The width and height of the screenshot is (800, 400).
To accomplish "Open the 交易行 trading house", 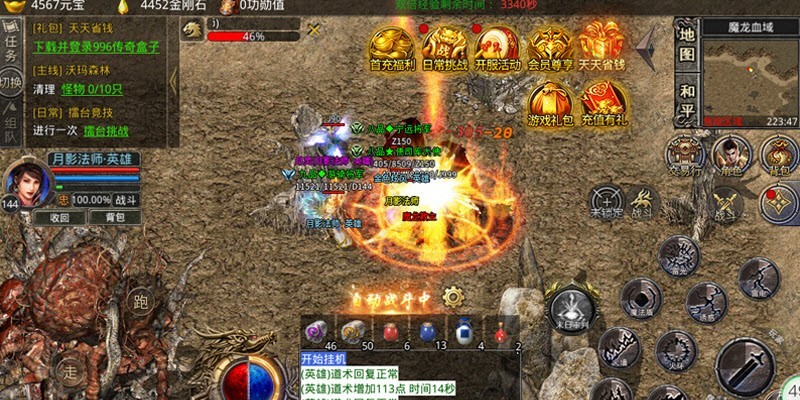I will point(686,155).
